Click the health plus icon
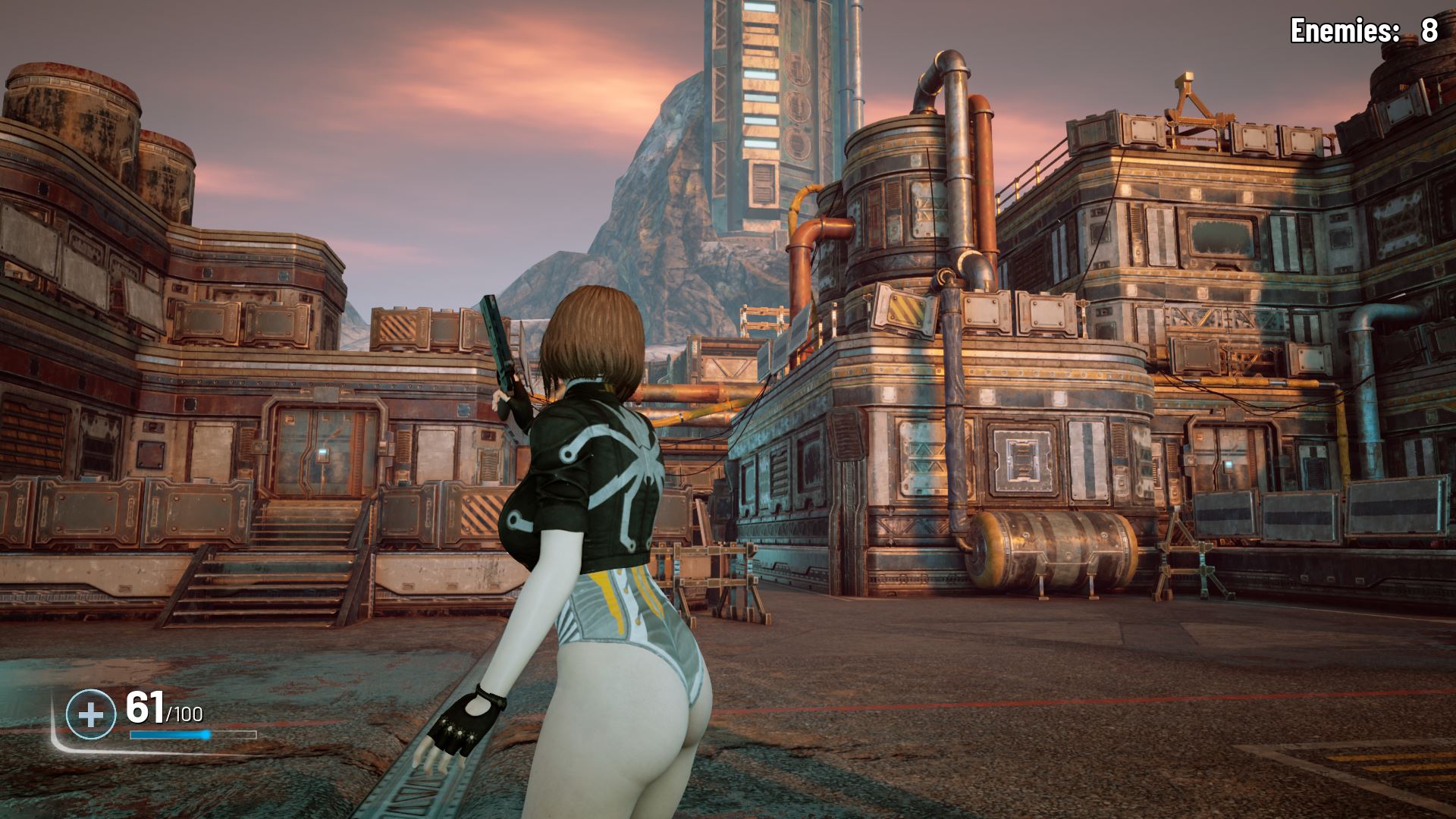The height and width of the screenshot is (819, 1456). 92,714
